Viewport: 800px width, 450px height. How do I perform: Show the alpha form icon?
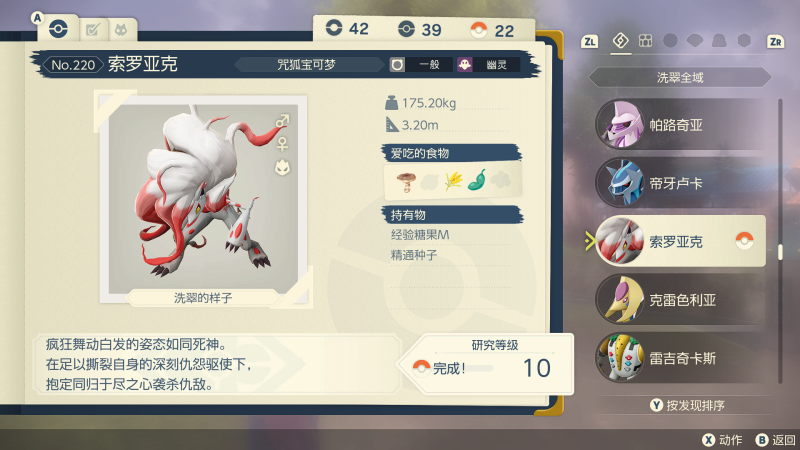pyautogui.click(x=282, y=167)
